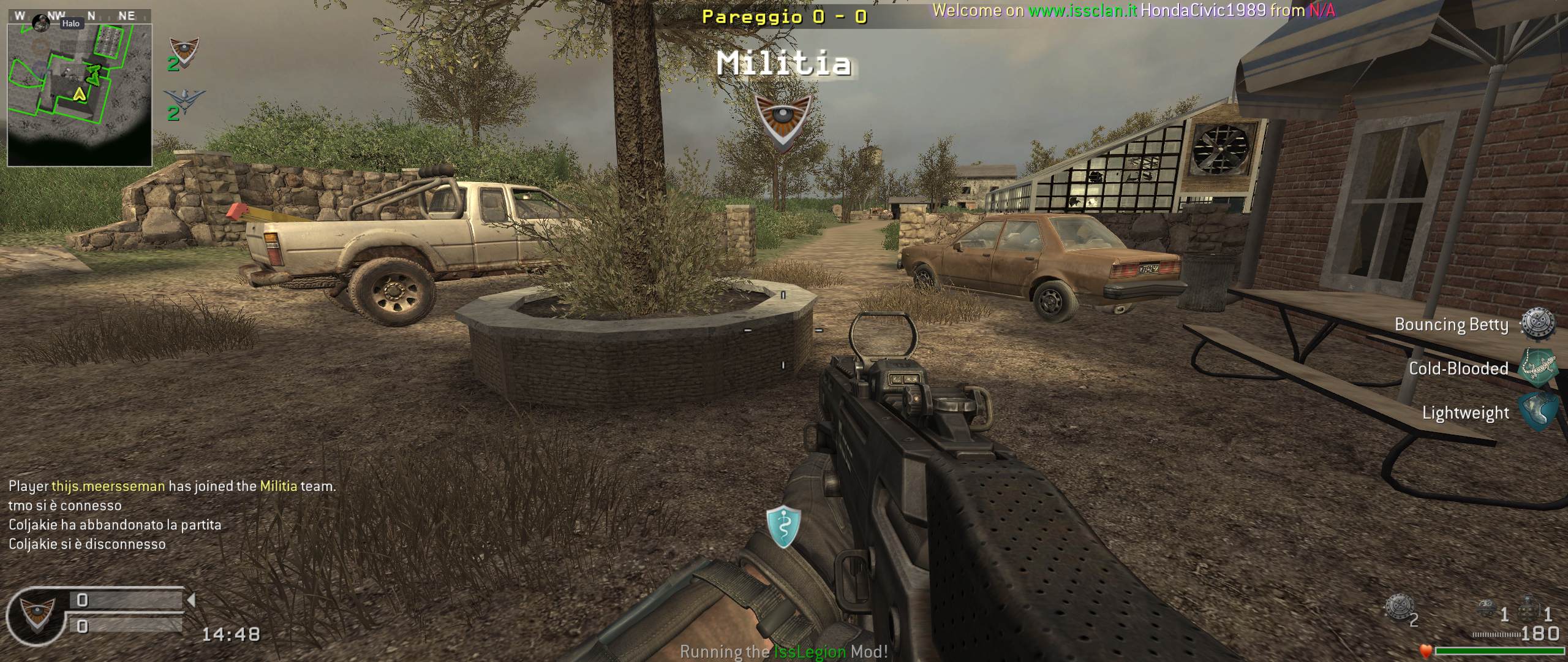Choose the Cold-Blooded perk icon
The image size is (1568, 662).
click(x=1539, y=368)
